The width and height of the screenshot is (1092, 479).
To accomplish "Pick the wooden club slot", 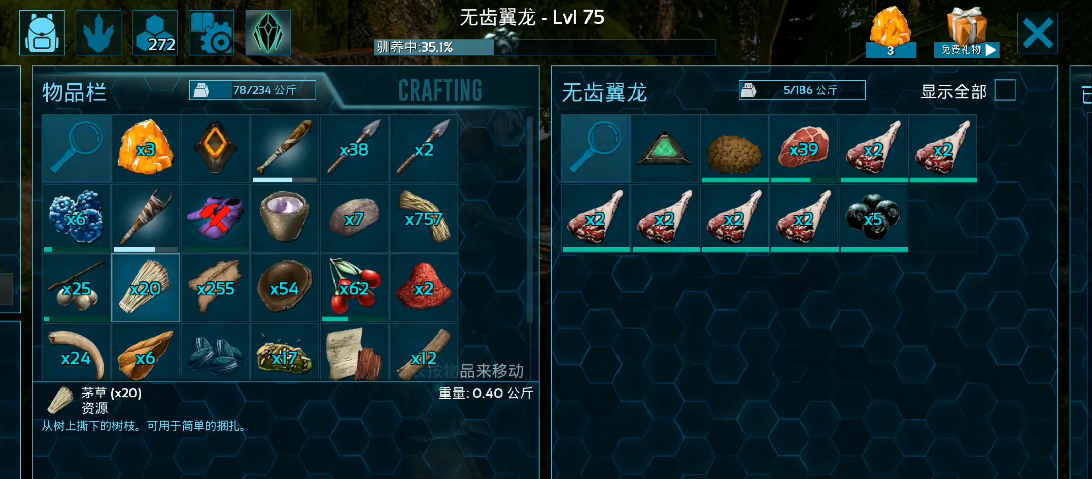I will pos(285,148).
